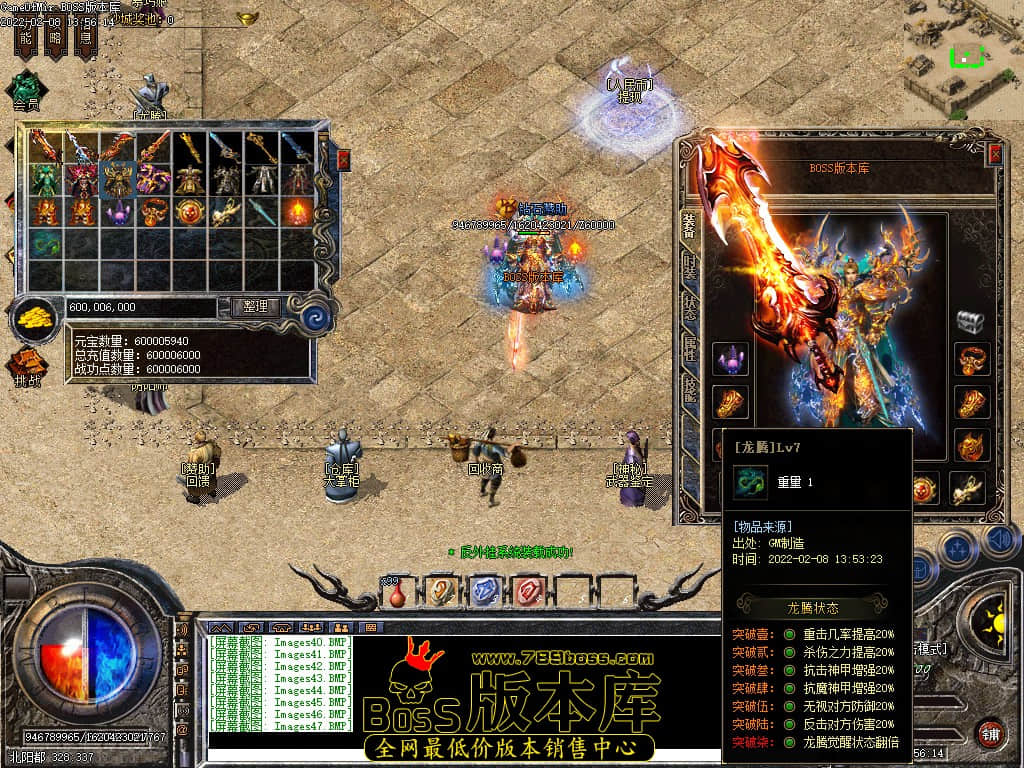Pick the flame orb item in bag
This screenshot has height=768, width=1024.
coord(299,211)
